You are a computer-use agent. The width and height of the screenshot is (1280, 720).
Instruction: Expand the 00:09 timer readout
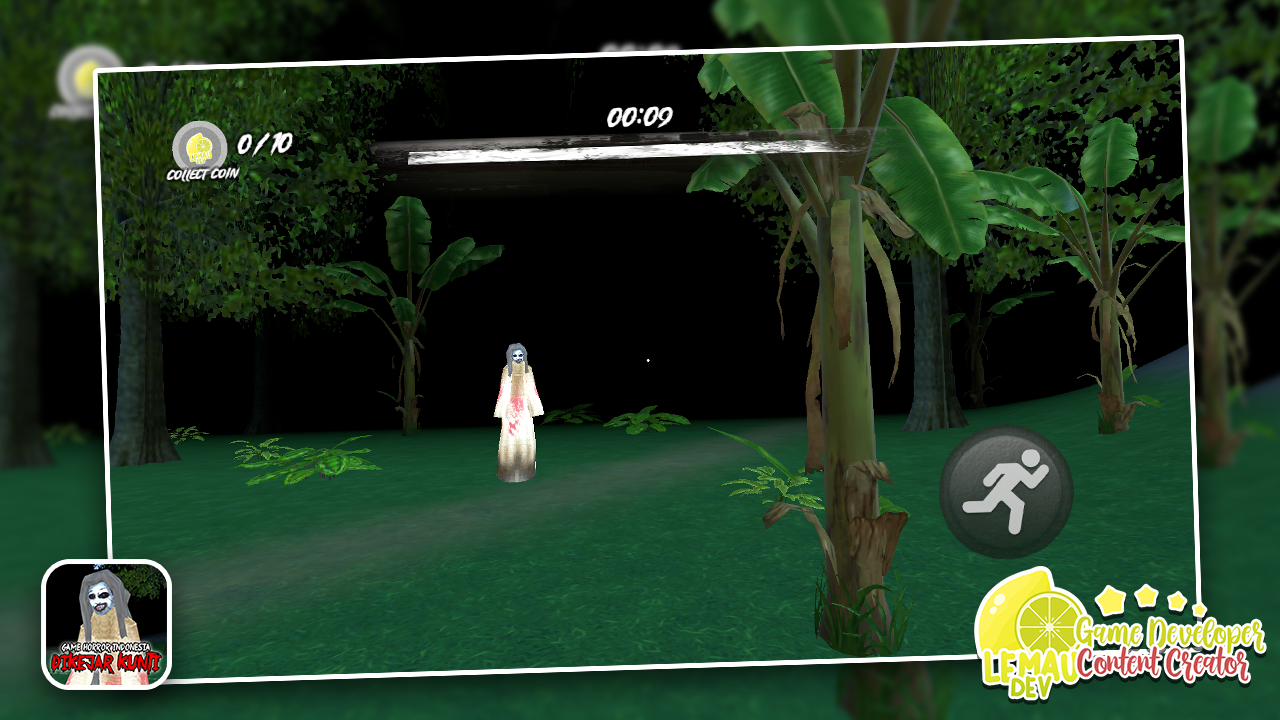tap(642, 116)
